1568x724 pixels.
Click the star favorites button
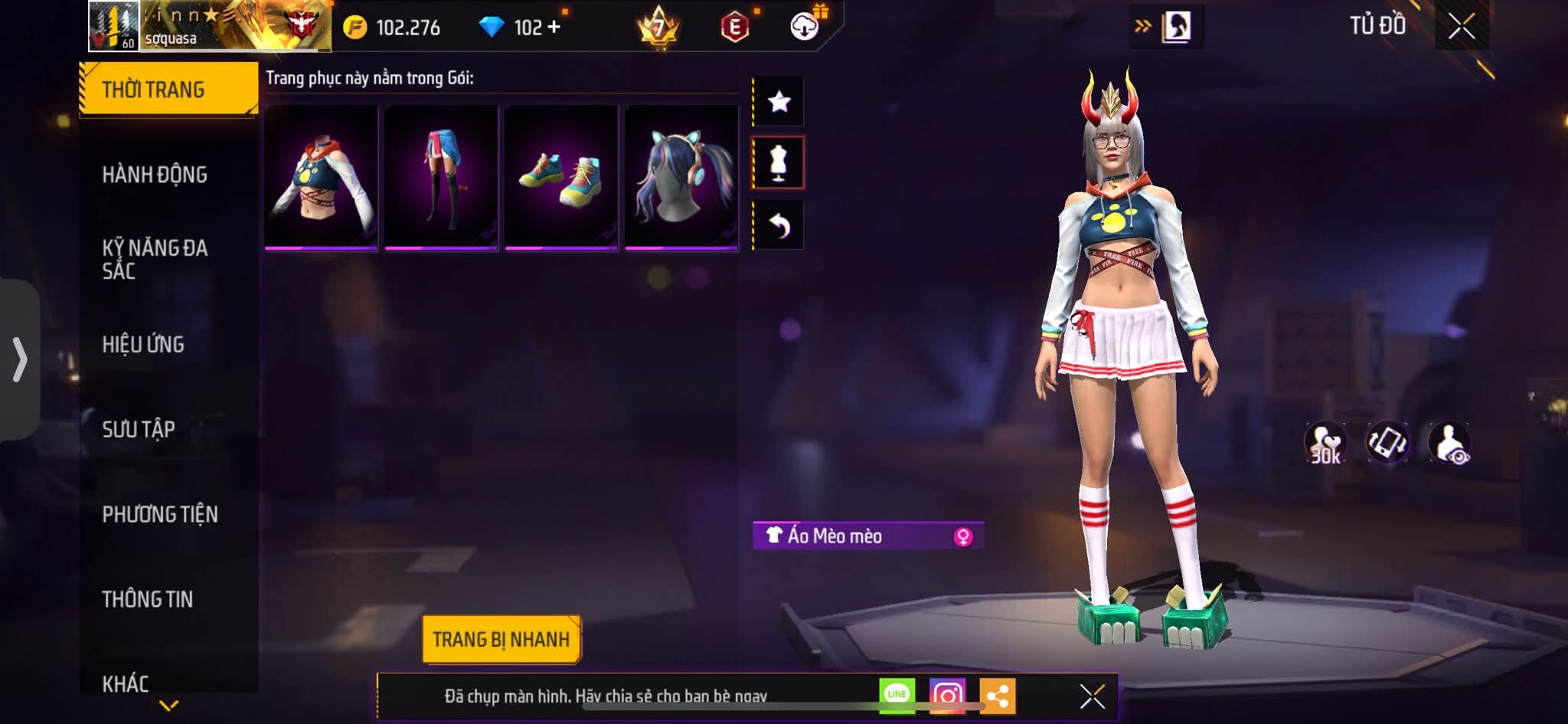point(779,101)
